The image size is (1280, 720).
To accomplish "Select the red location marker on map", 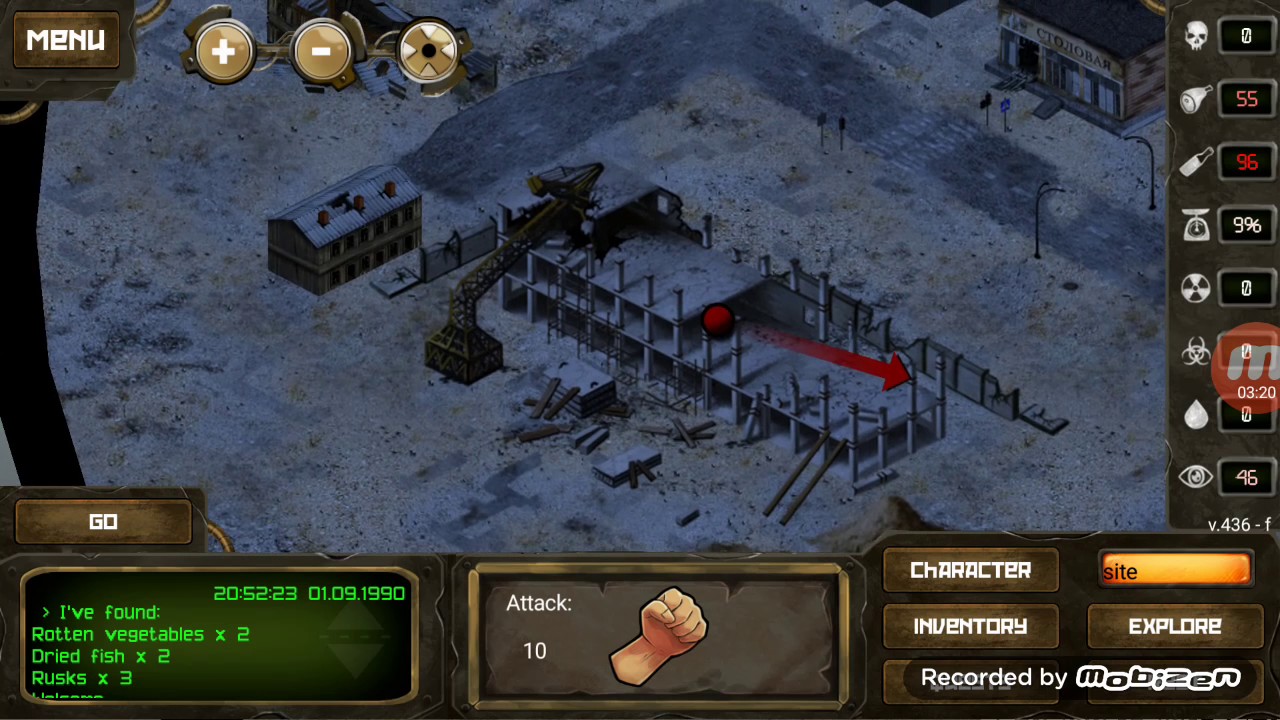I will (x=717, y=320).
